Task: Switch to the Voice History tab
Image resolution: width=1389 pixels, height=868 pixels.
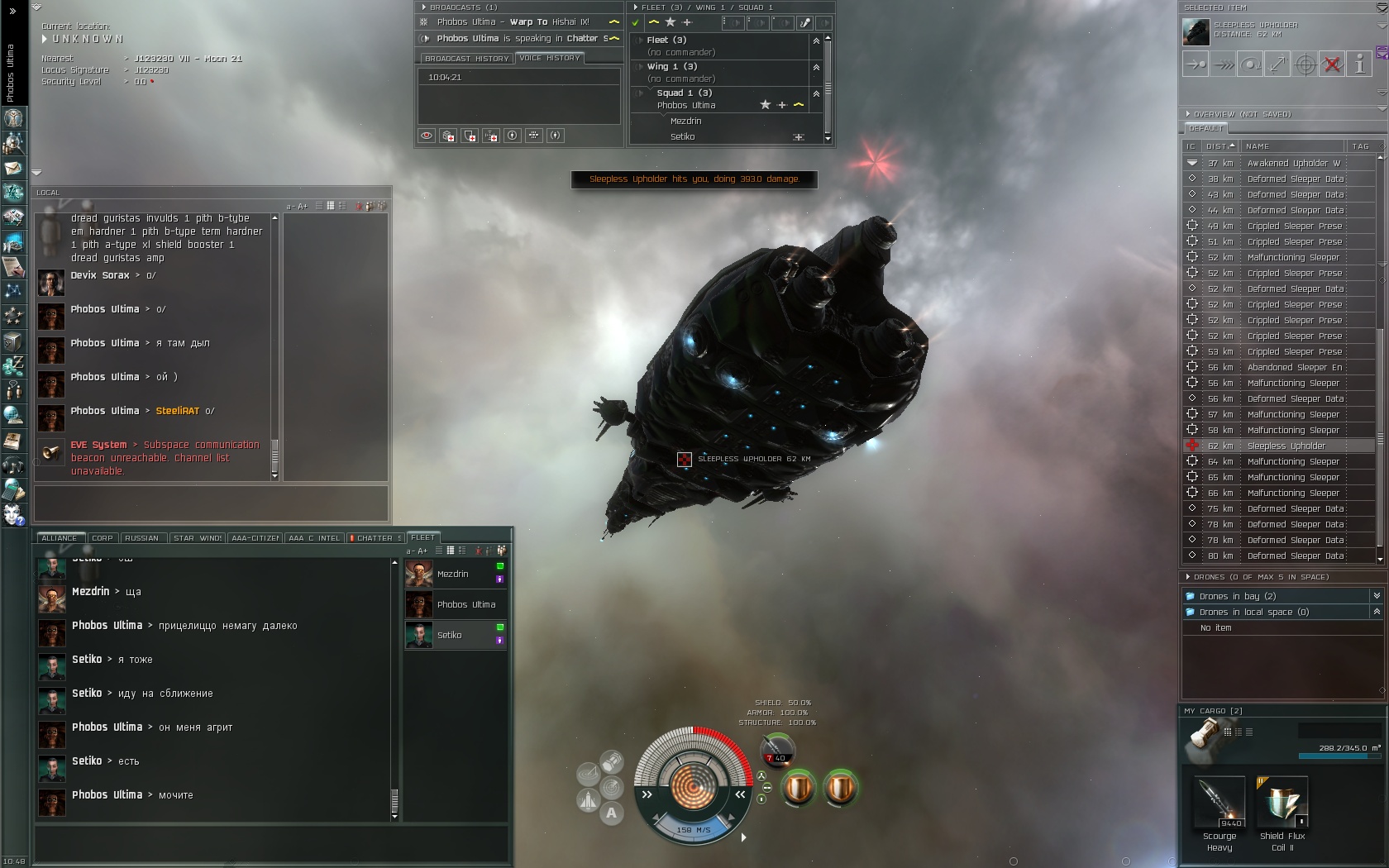Action: click(550, 58)
